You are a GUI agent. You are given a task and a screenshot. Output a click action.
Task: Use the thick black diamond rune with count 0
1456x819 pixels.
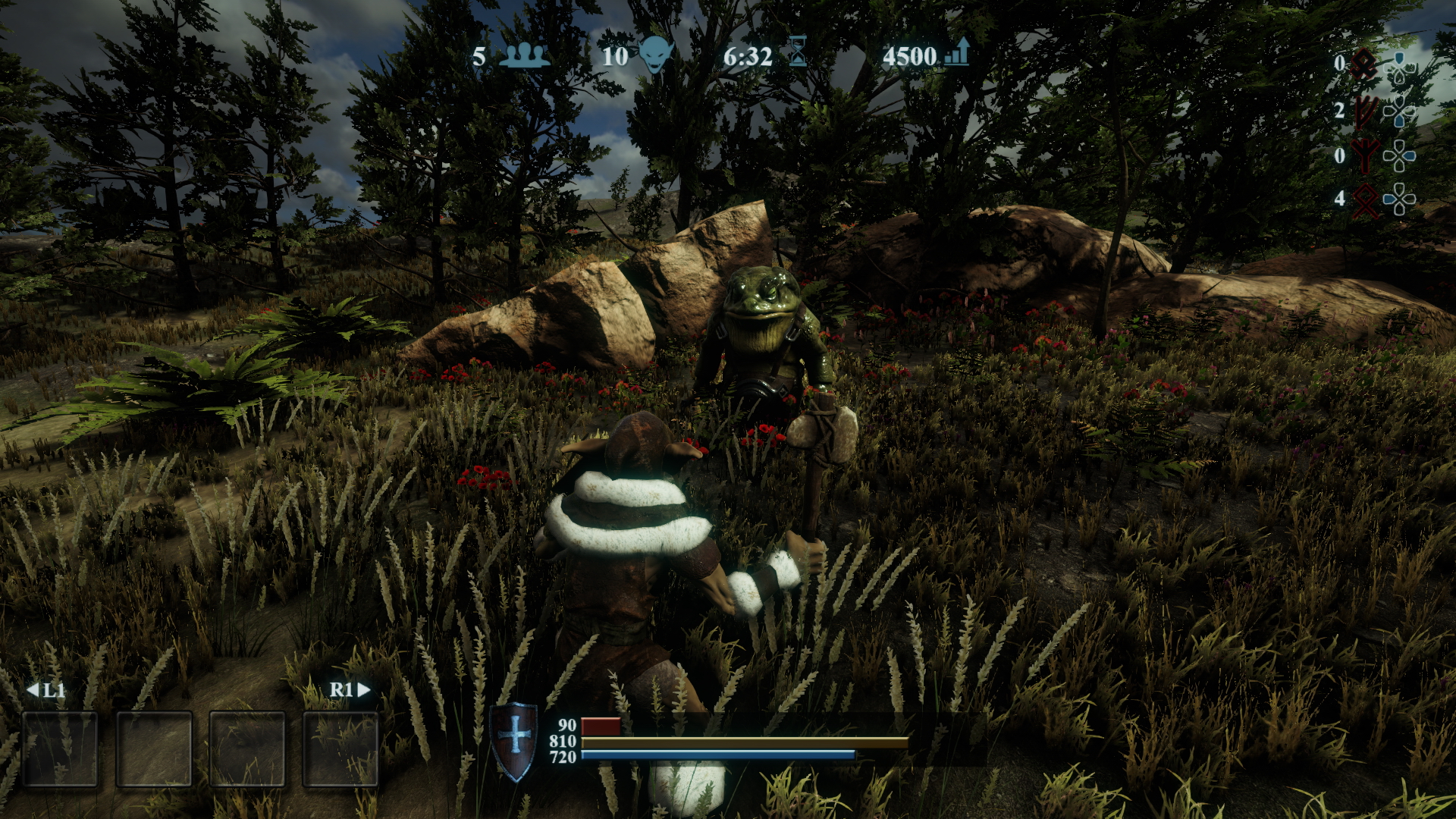pos(1365,64)
